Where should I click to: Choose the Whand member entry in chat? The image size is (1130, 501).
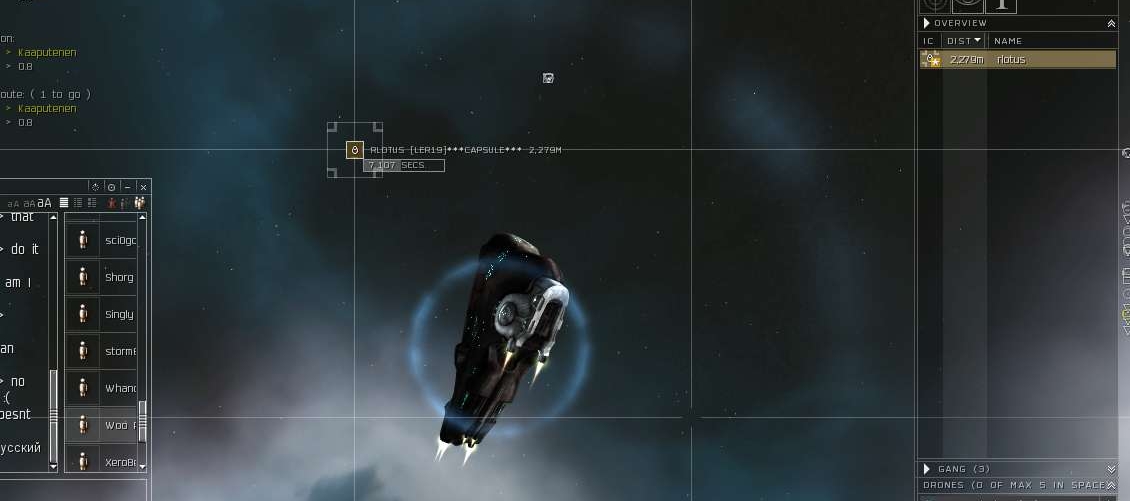coord(120,388)
